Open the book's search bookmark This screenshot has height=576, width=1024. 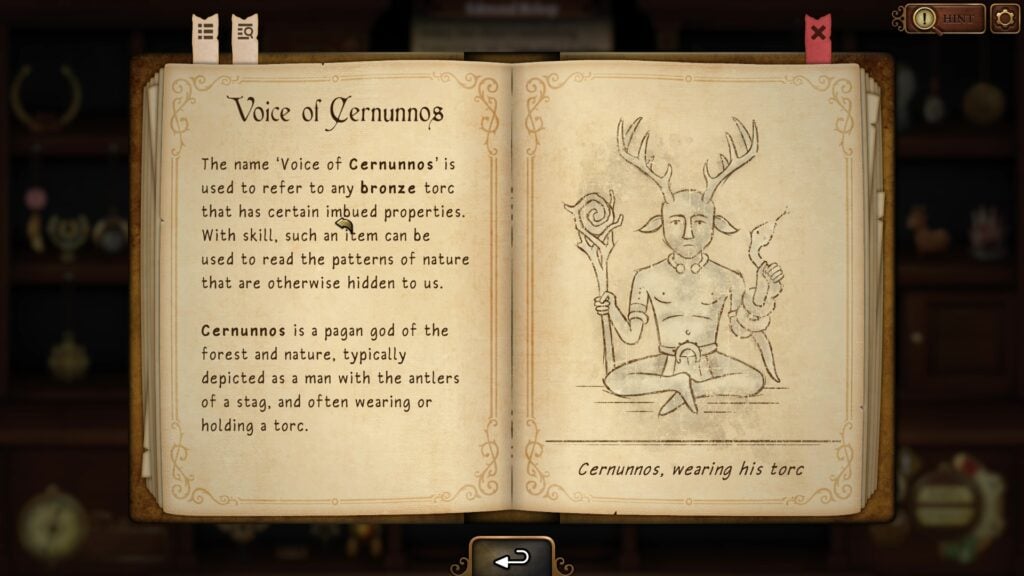(244, 32)
